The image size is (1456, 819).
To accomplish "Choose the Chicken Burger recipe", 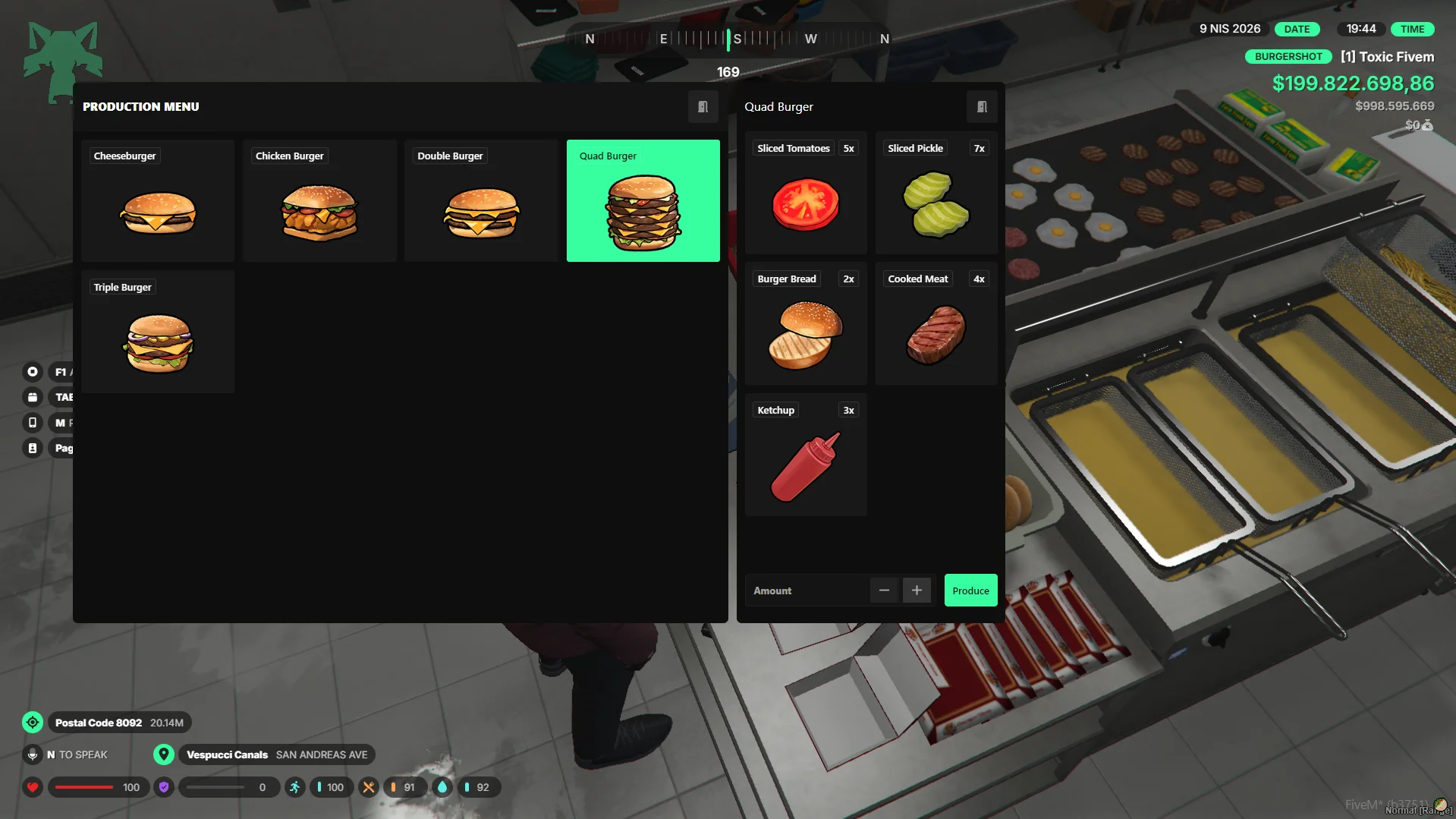I will pyautogui.click(x=319, y=201).
